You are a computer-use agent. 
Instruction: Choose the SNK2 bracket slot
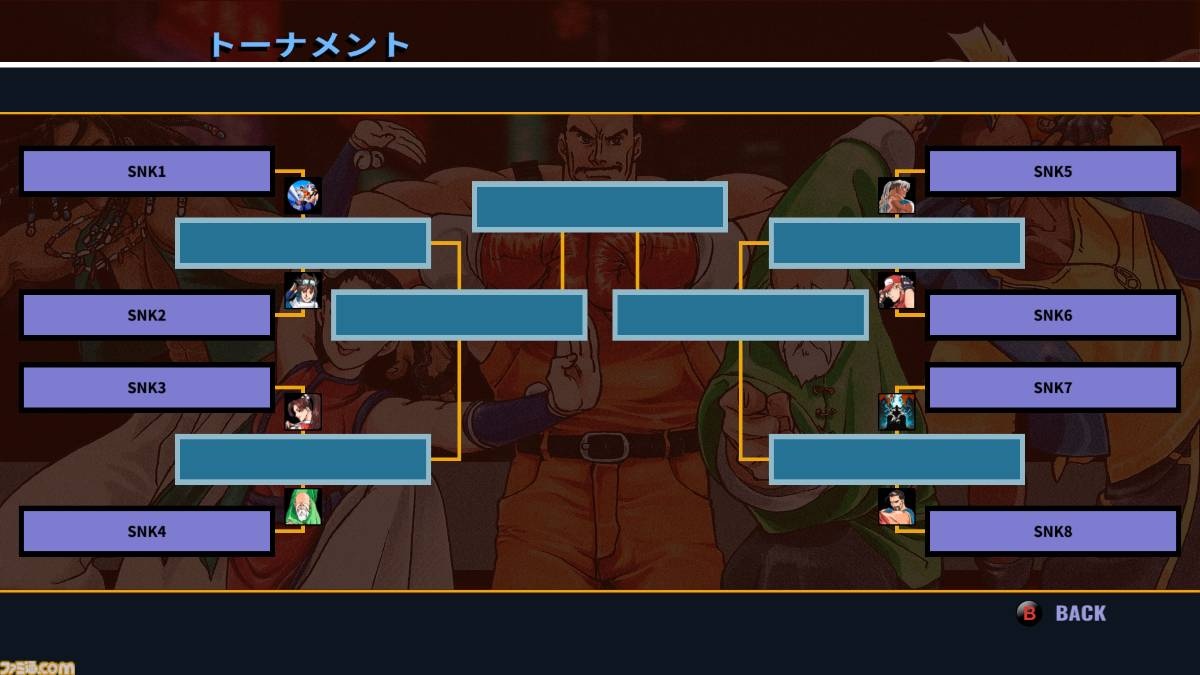(x=147, y=315)
